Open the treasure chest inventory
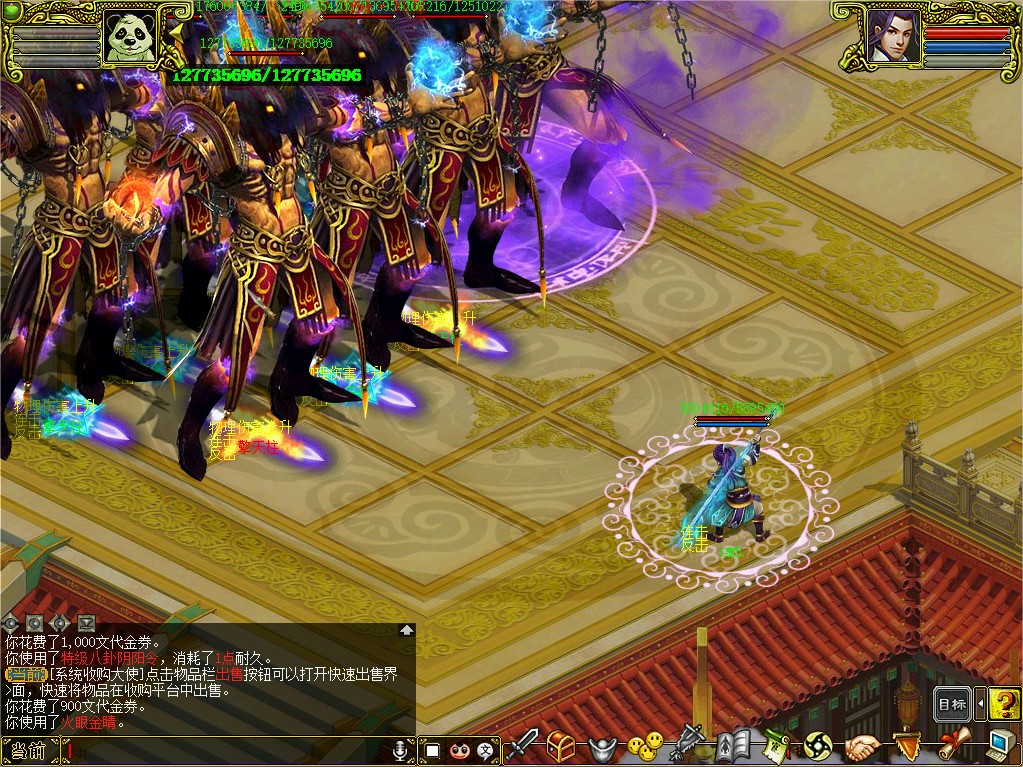Image resolution: width=1023 pixels, height=767 pixels. 561,745
